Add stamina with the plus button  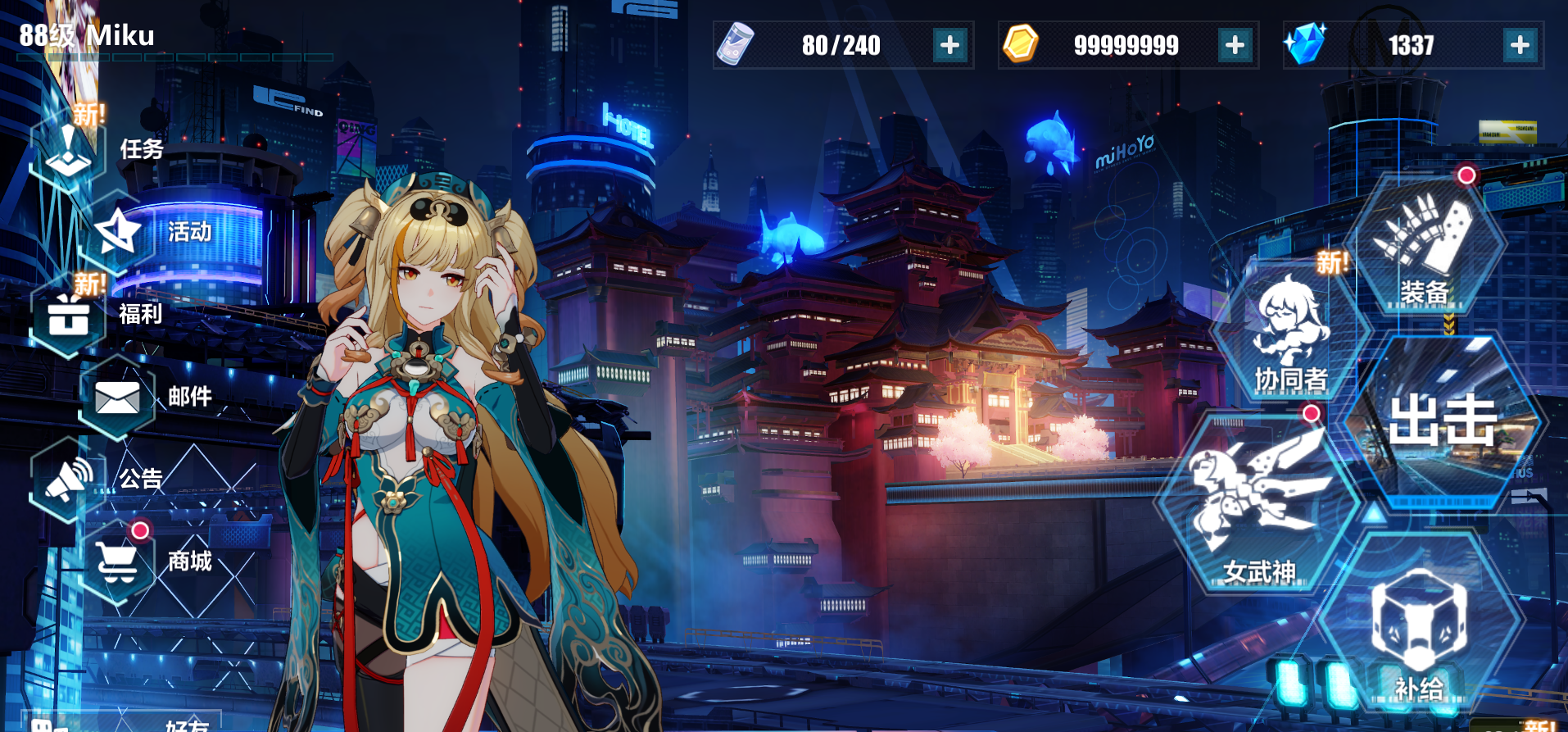tap(949, 45)
